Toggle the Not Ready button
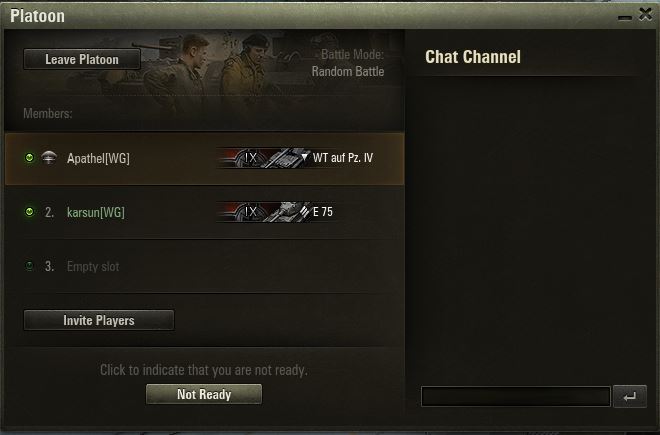Screen dimensions: 660x435 (204, 395)
